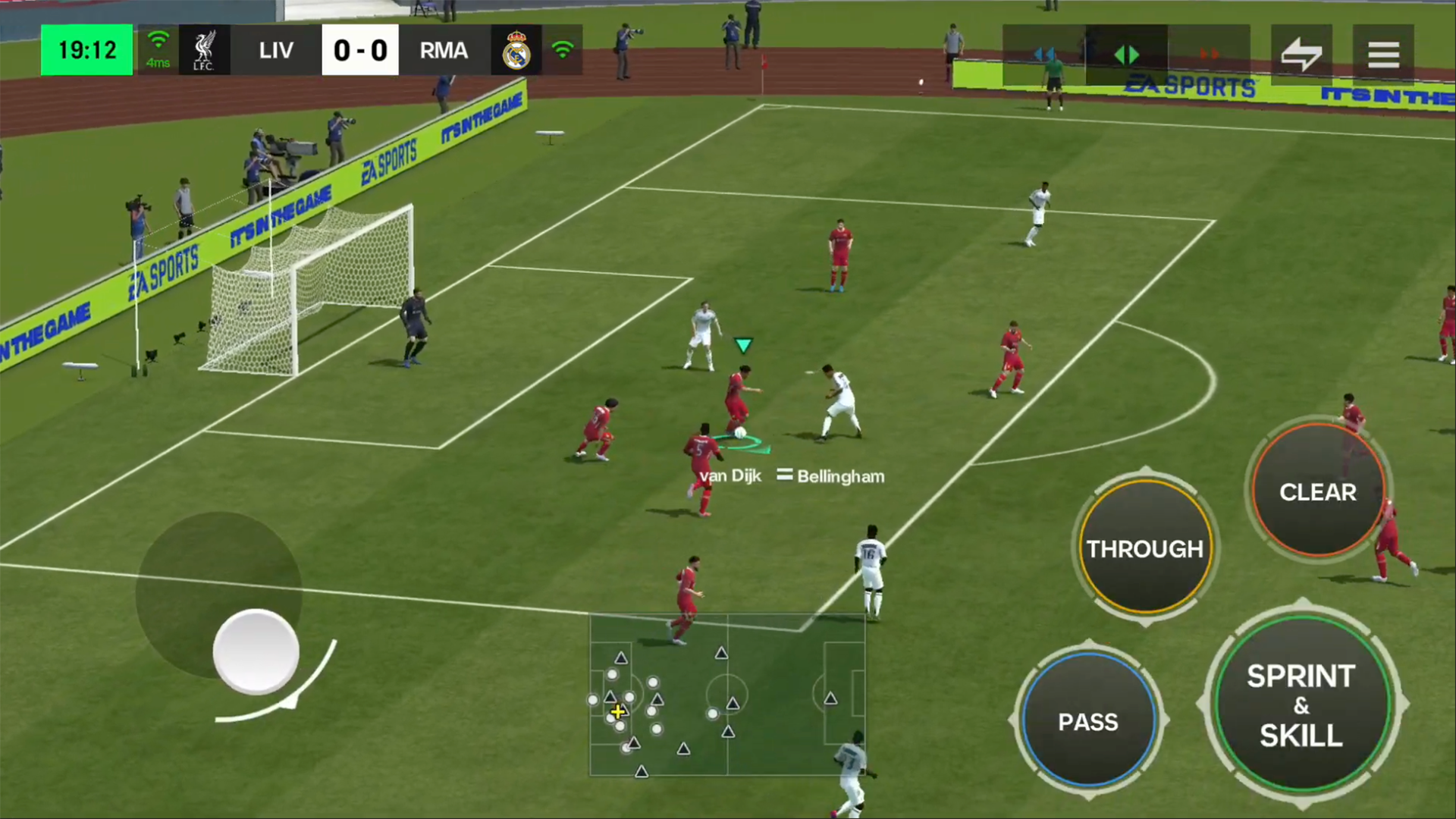Image resolution: width=1456 pixels, height=819 pixels.
Task: Select the RMA team abbreviation on the scoreboard
Action: click(444, 50)
